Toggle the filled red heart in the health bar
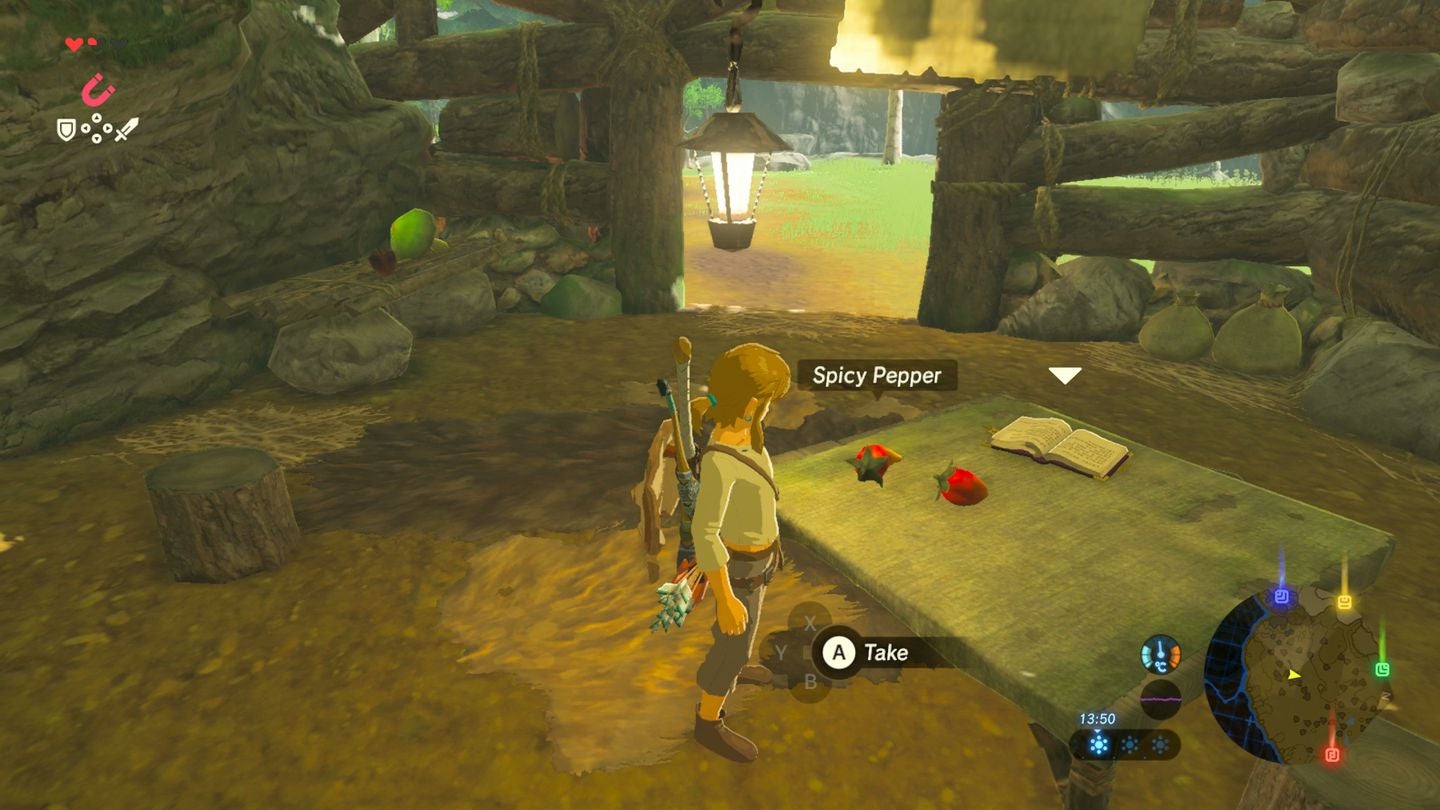 [74, 43]
